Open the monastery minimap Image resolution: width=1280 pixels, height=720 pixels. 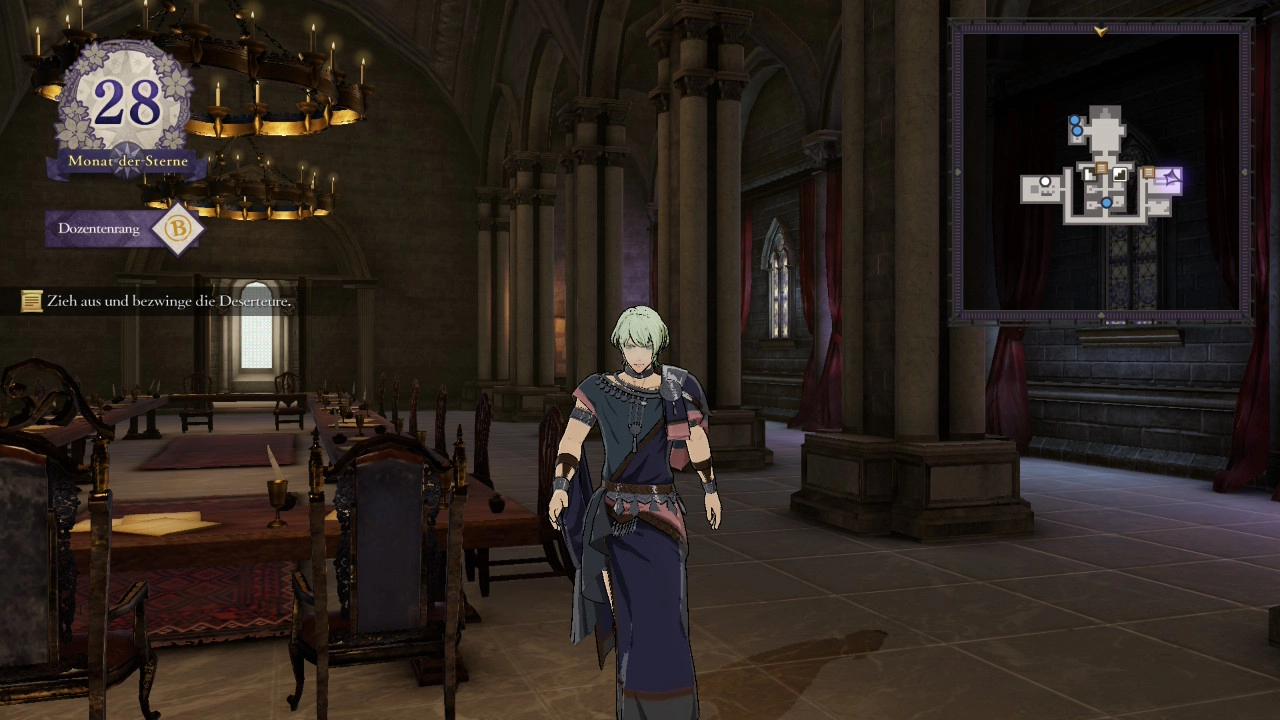point(1101,172)
